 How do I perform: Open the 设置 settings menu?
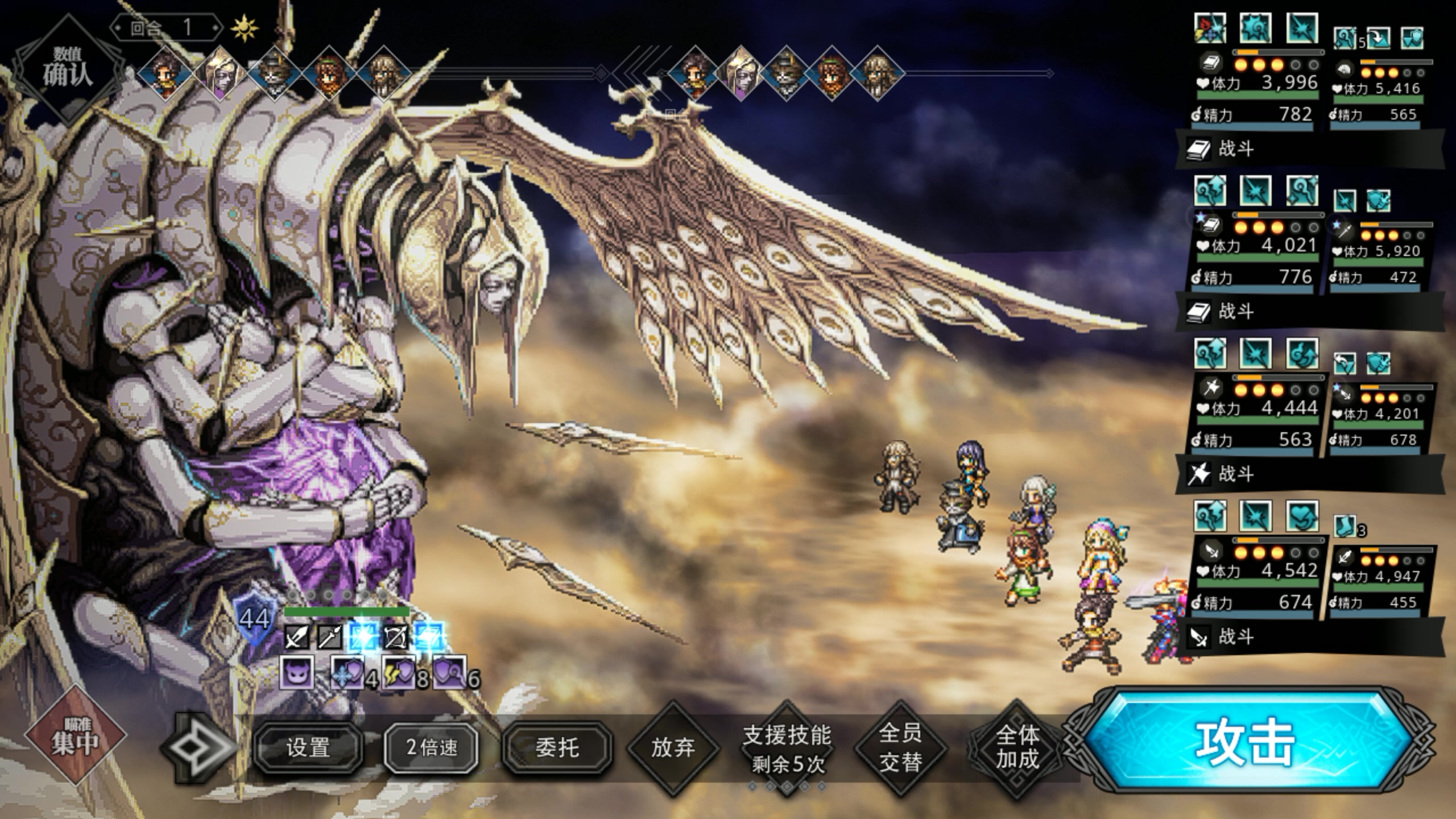coord(308,747)
